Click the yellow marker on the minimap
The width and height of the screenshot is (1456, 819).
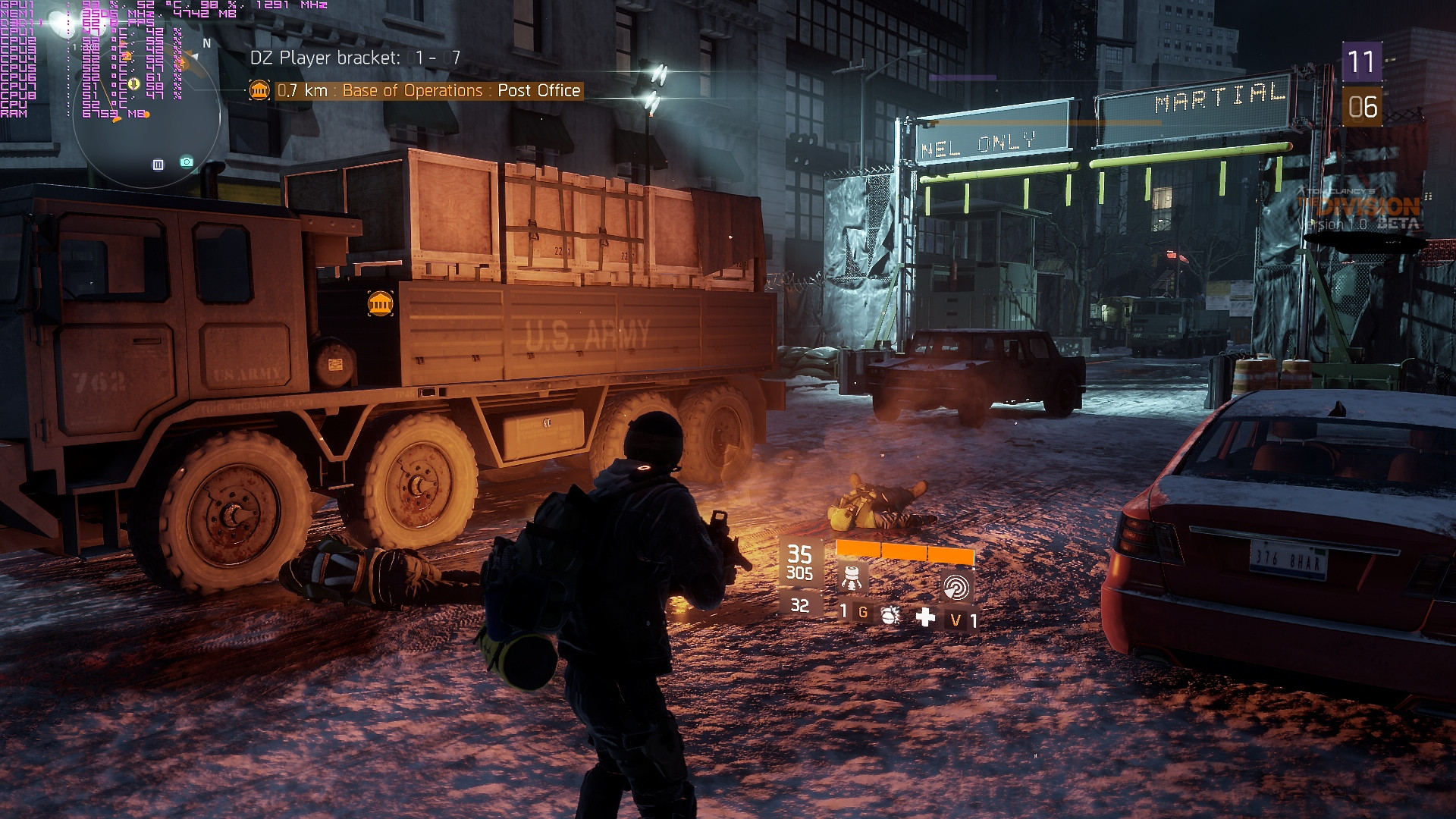133,84
